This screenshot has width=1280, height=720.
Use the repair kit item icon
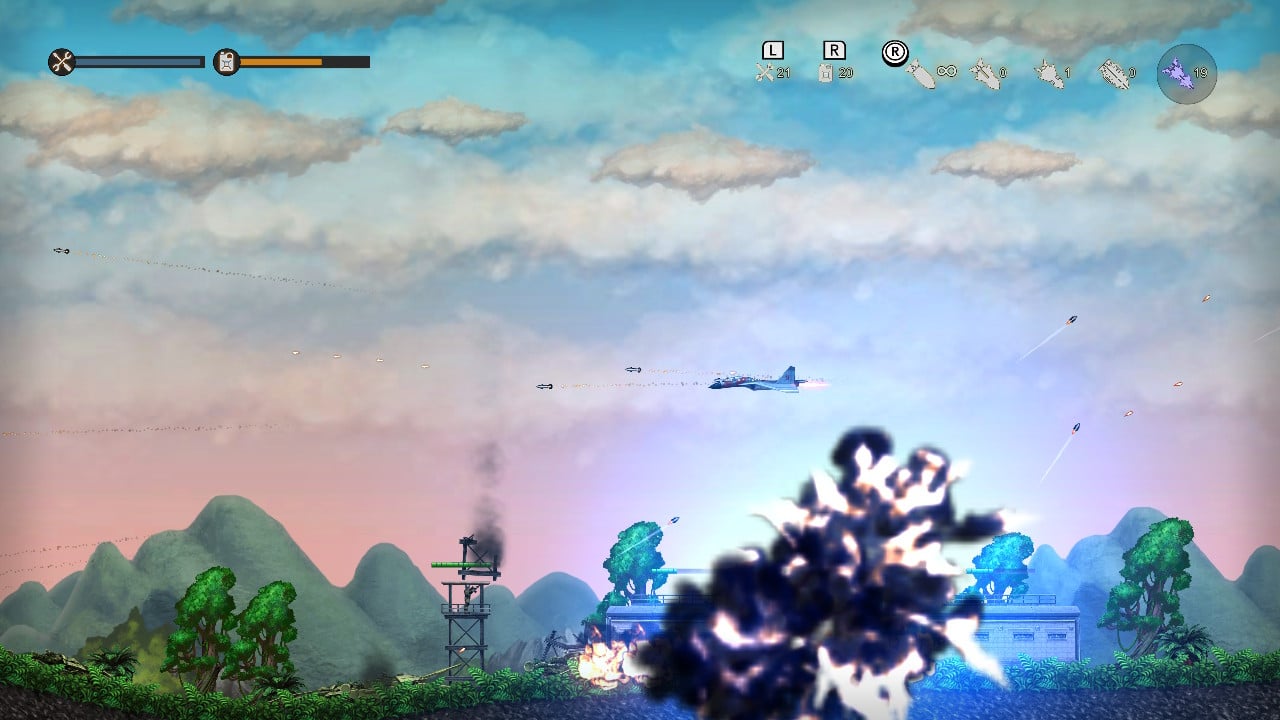(x=765, y=72)
